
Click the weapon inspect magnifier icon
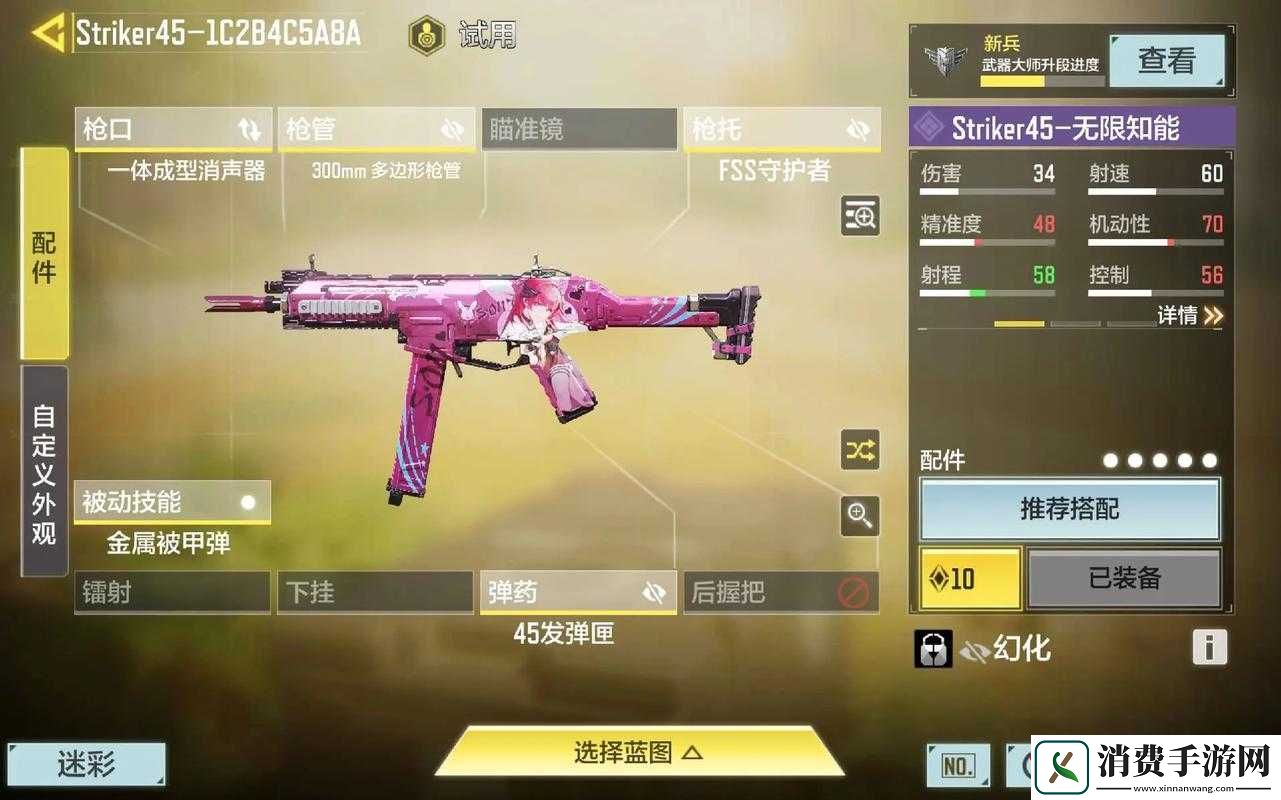tap(860, 216)
